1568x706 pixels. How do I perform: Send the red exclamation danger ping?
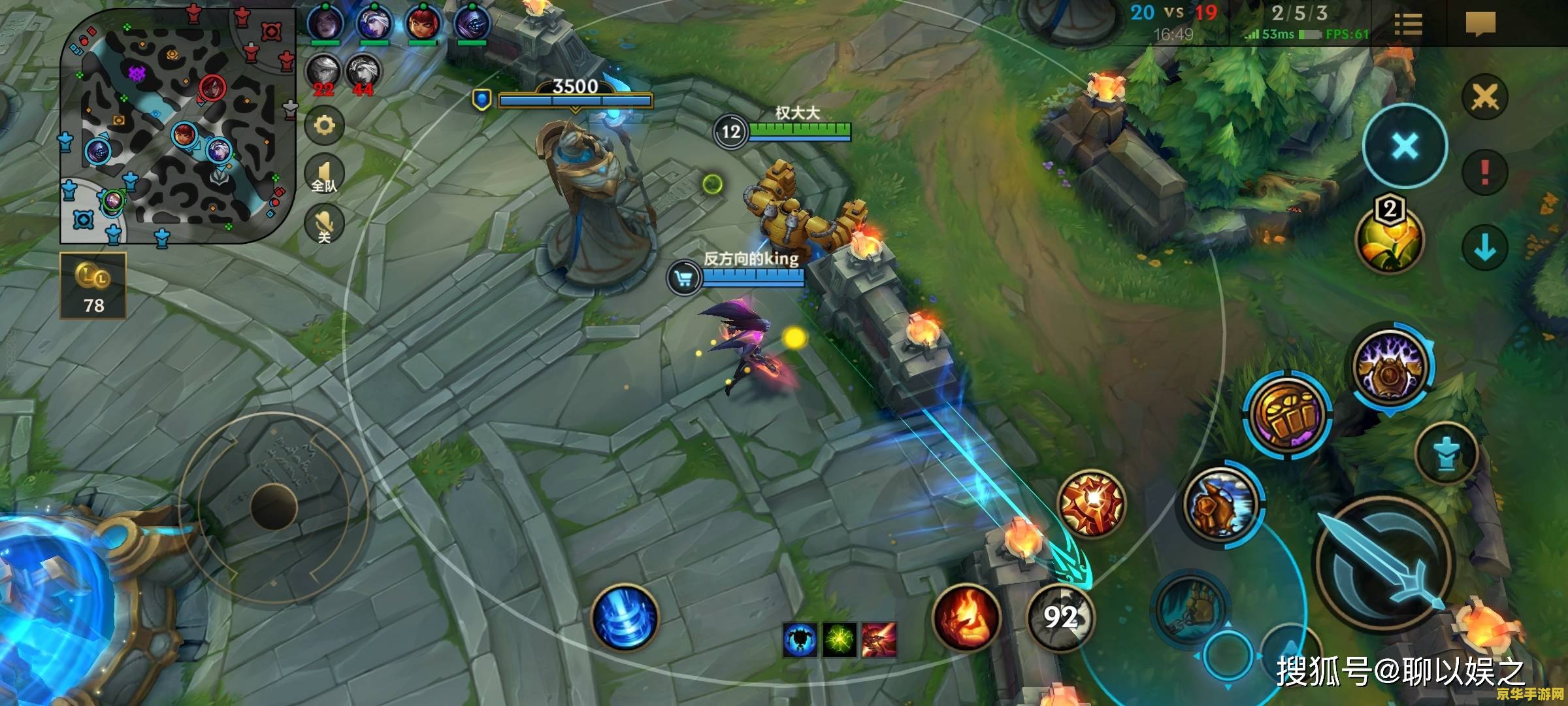tap(1485, 172)
